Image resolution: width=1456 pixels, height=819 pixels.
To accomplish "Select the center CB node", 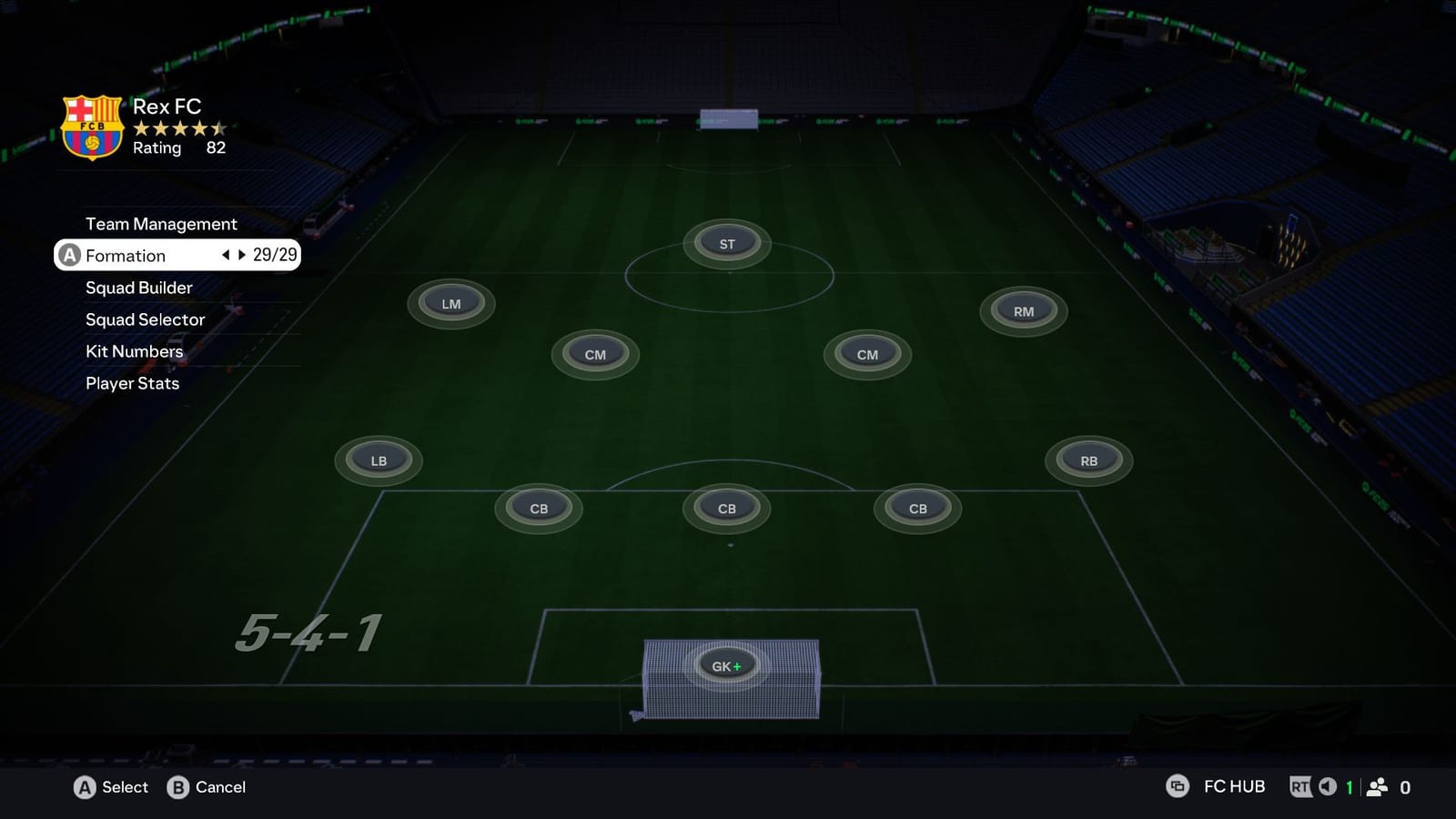I will (725, 508).
